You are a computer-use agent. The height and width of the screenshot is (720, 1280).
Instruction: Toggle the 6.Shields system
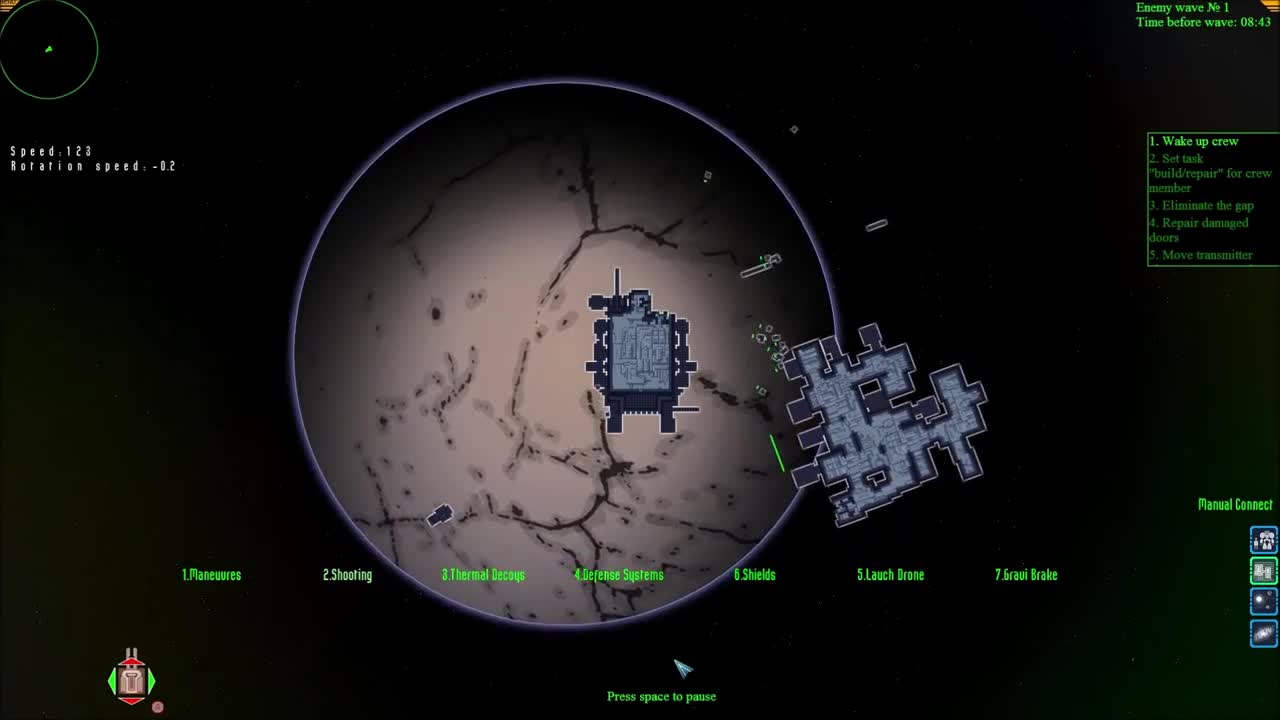click(x=755, y=575)
